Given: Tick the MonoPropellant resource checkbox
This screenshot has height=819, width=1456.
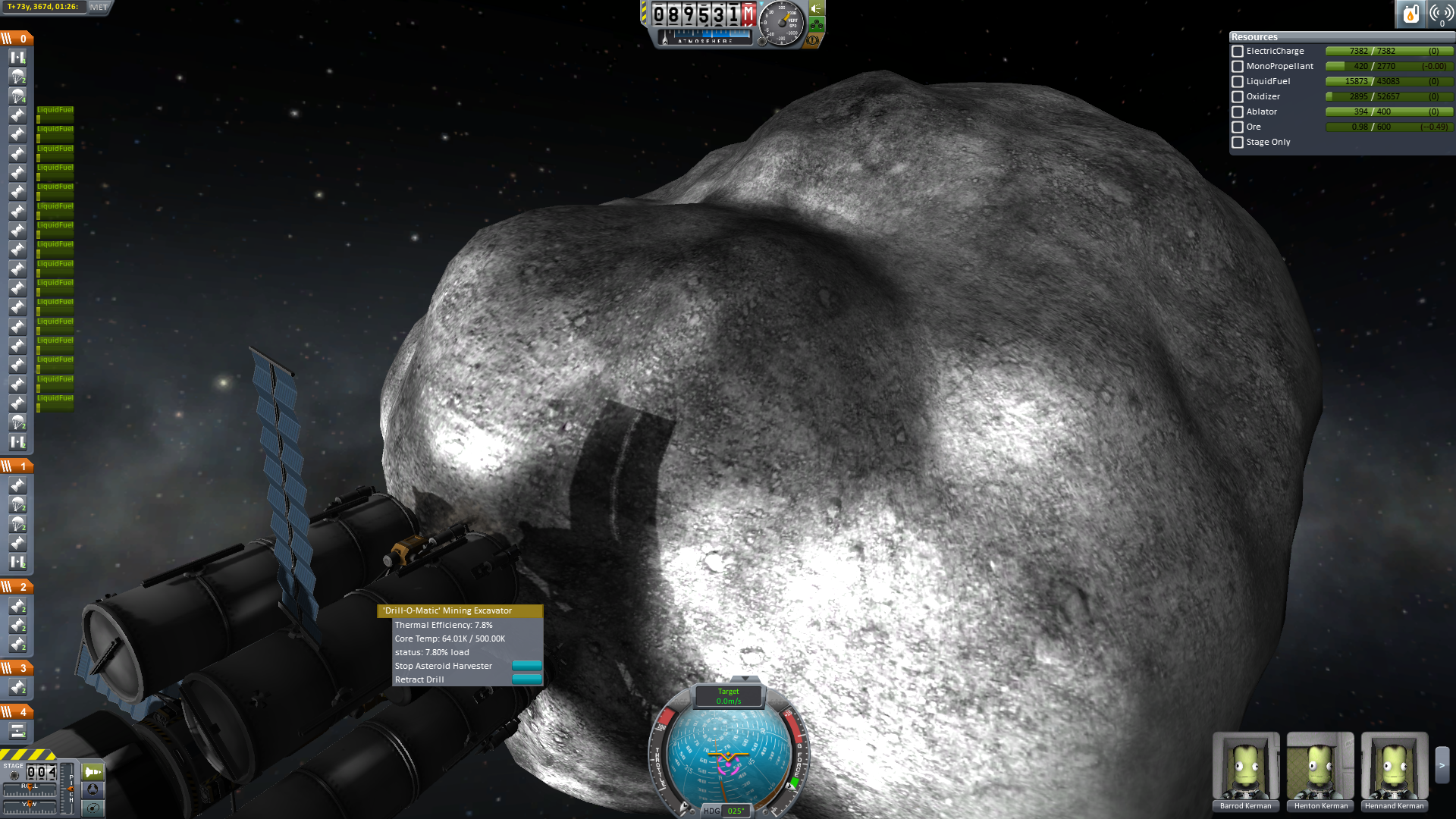Looking at the screenshot, I should (x=1238, y=67).
